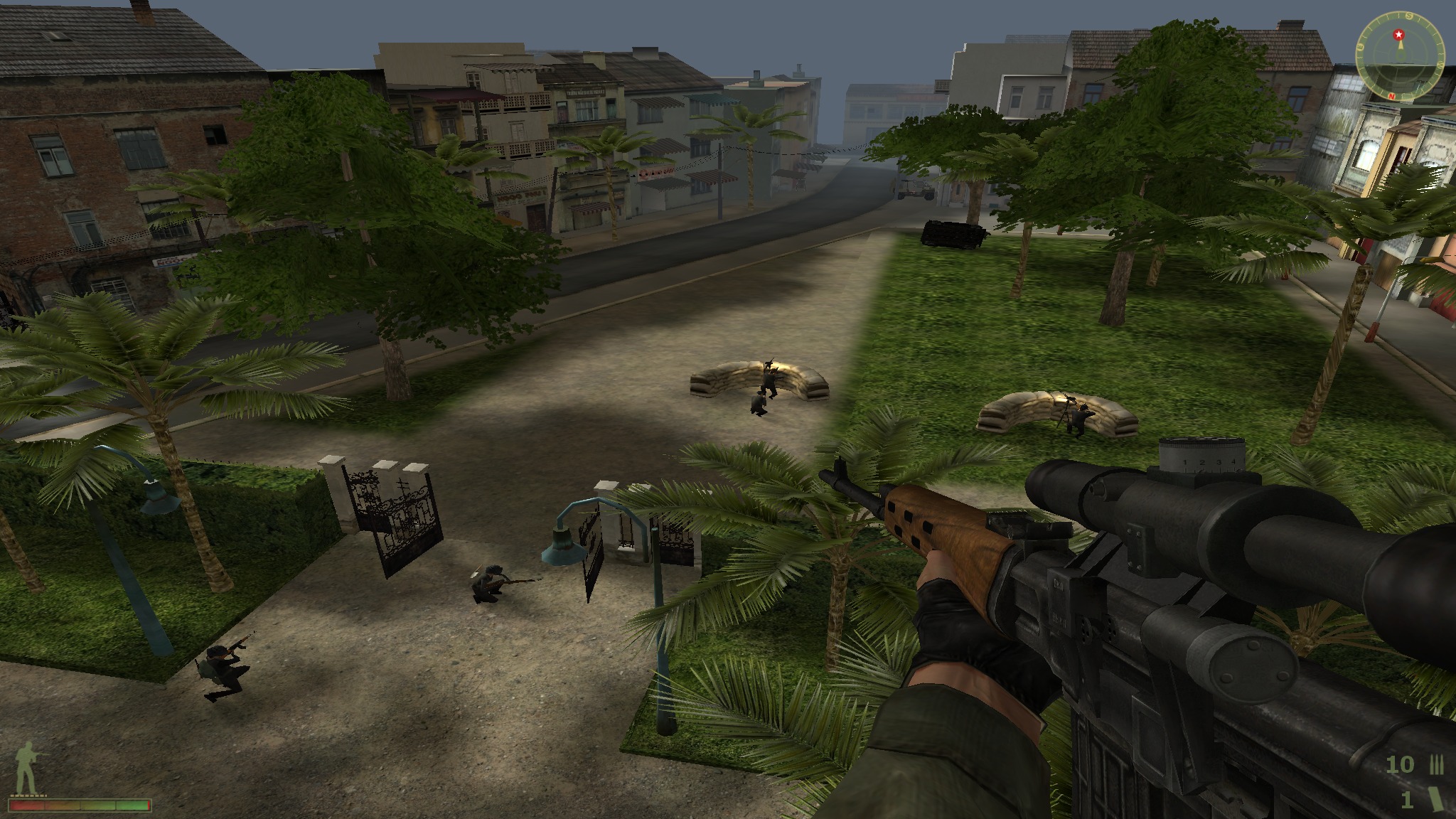Screen dimensions: 1456x819
Task: Click the S marker on the compass
Action: tap(1408, 16)
